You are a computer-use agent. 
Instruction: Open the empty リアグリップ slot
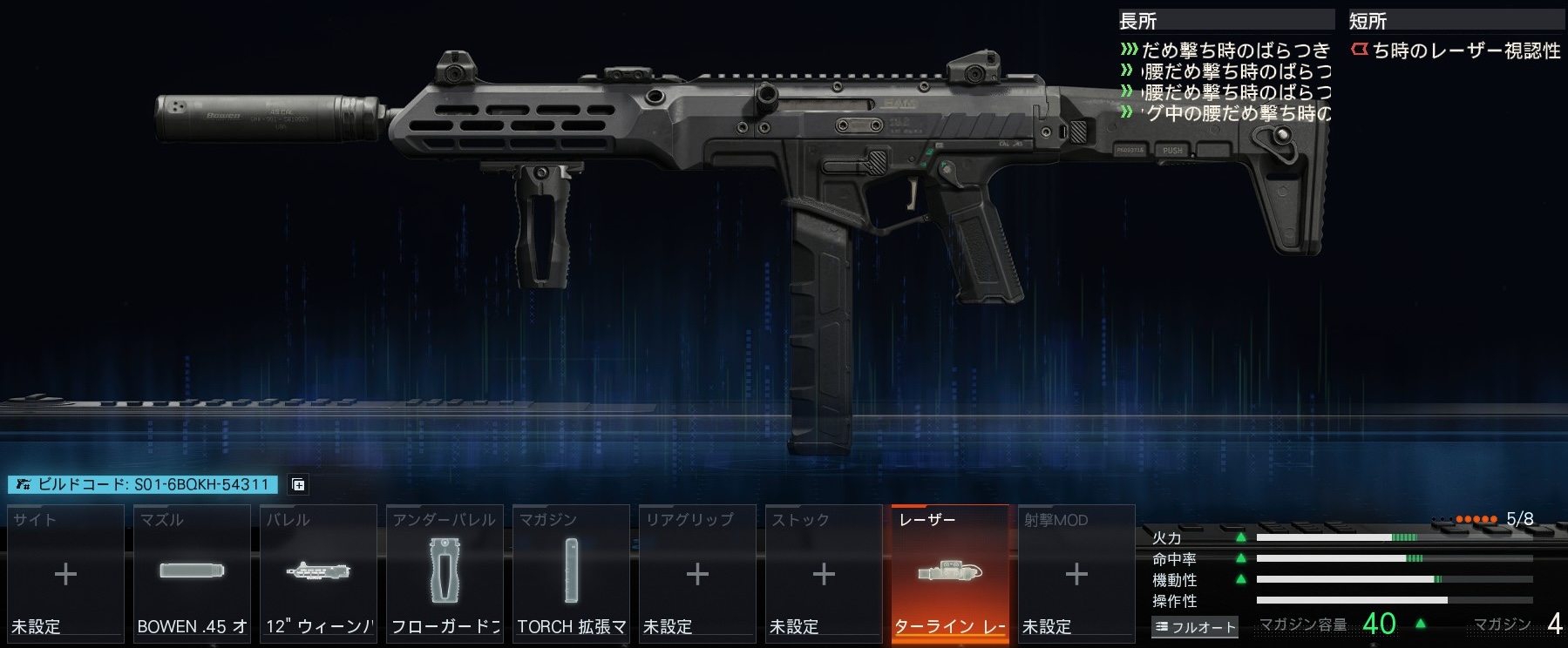697,573
